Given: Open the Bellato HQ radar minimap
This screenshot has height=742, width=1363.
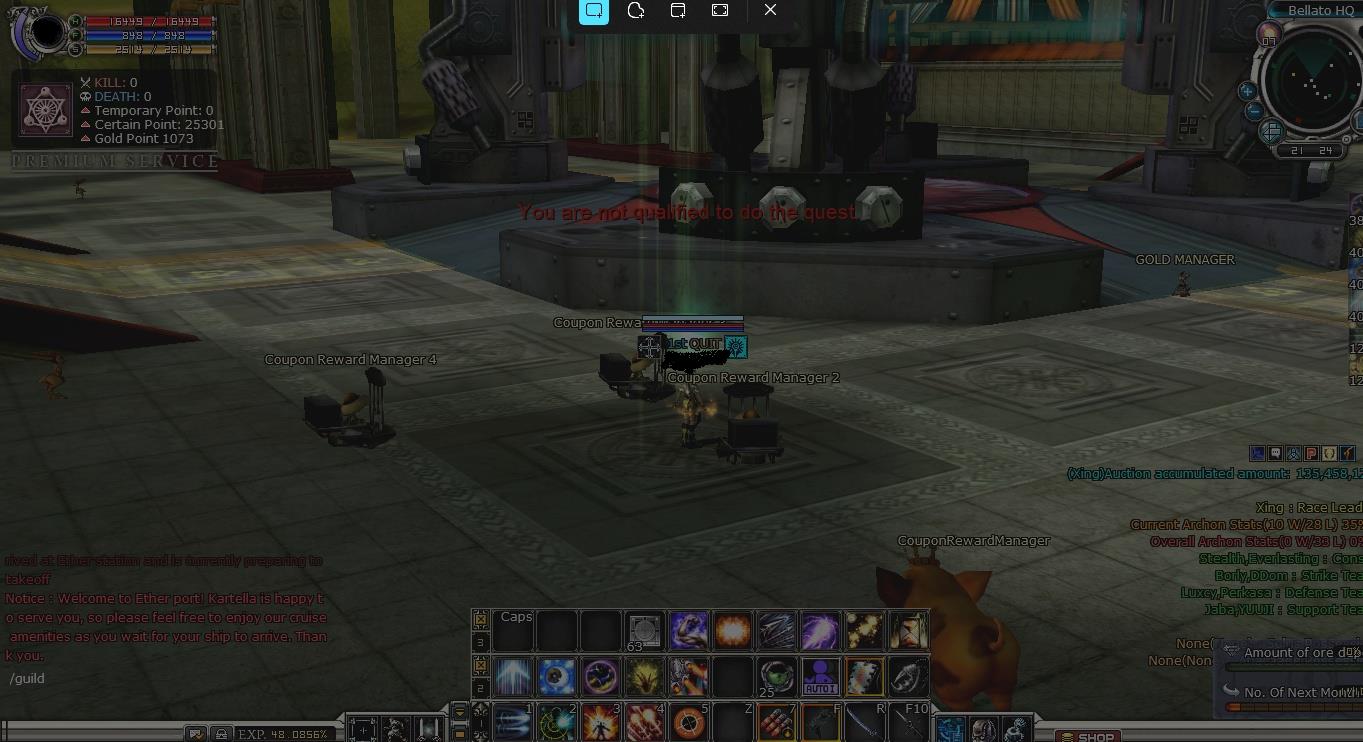Looking at the screenshot, I should 1312,84.
